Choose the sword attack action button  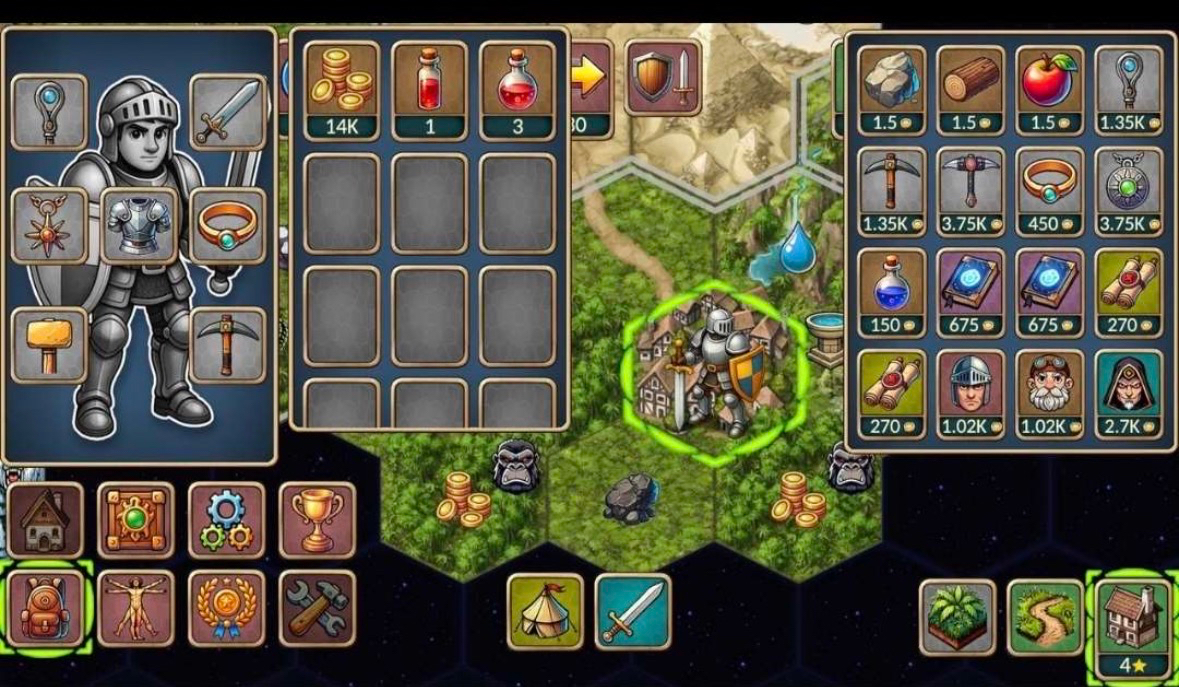point(633,611)
